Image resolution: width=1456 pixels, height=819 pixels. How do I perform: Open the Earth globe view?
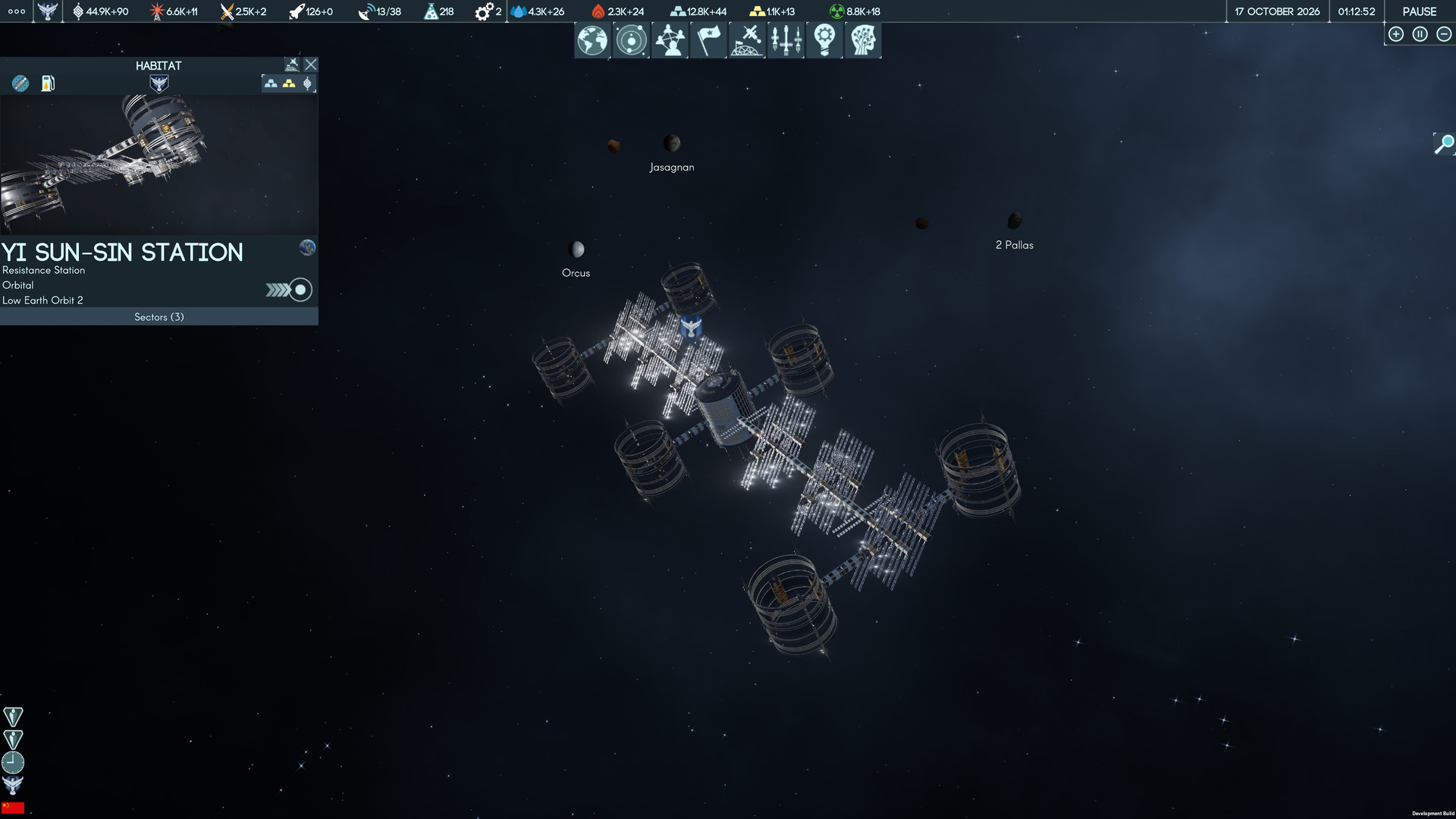click(x=592, y=40)
